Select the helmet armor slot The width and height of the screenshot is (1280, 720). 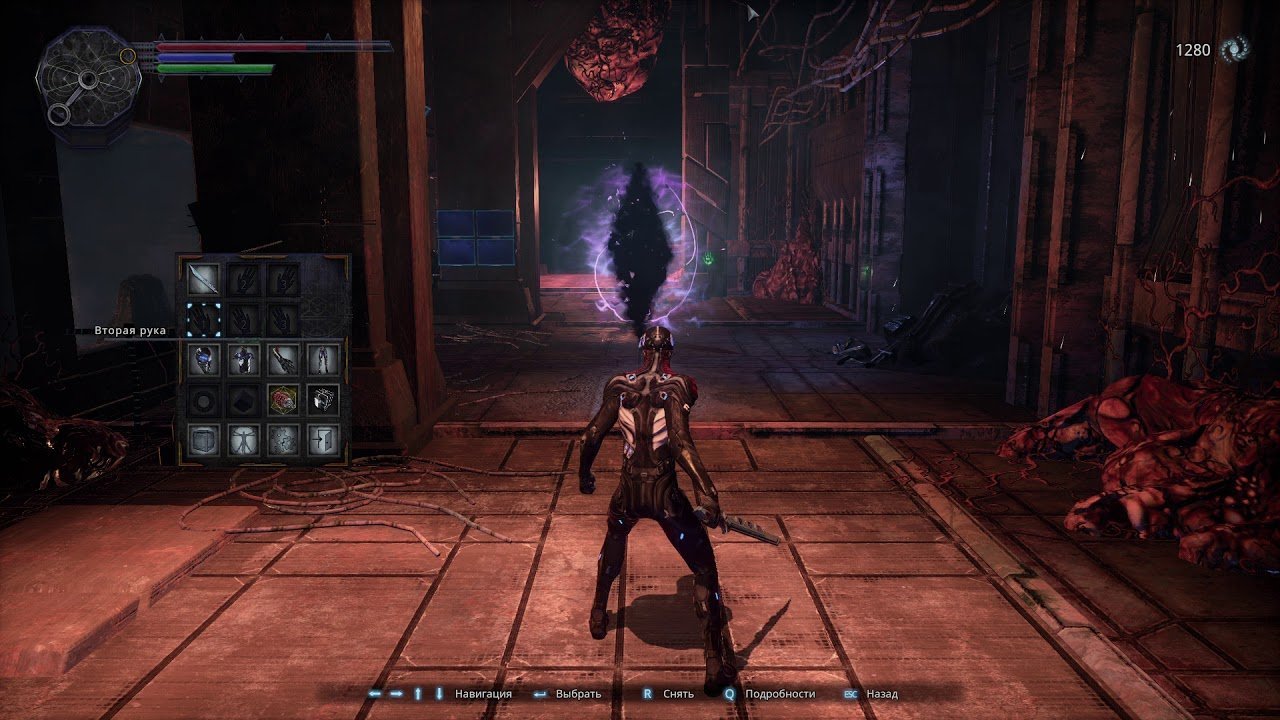point(204,359)
